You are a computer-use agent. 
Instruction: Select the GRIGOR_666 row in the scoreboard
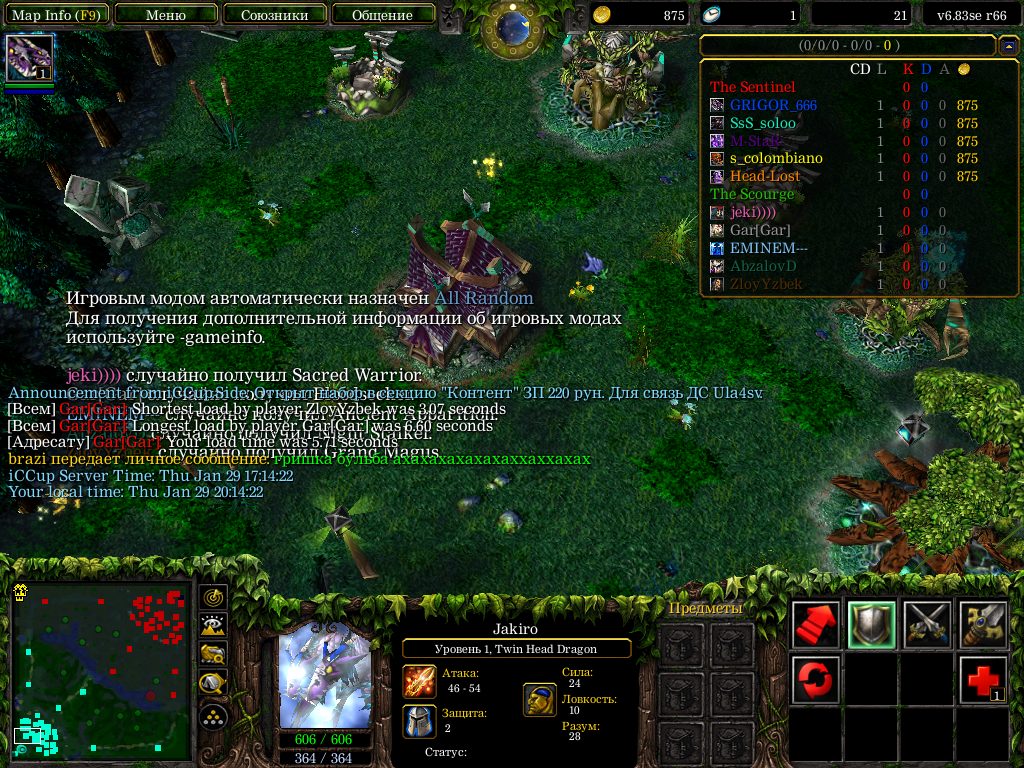coord(773,105)
